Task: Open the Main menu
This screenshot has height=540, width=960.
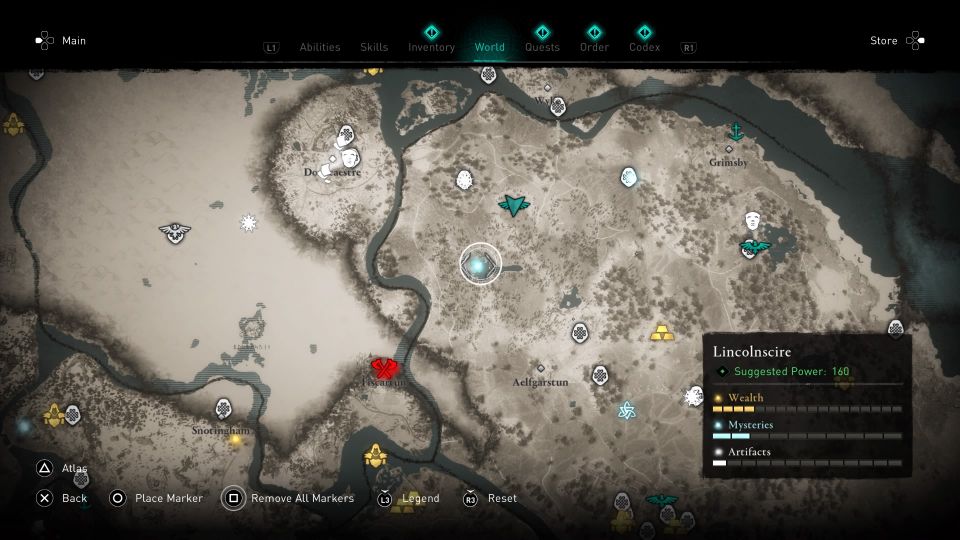Action: (x=74, y=41)
